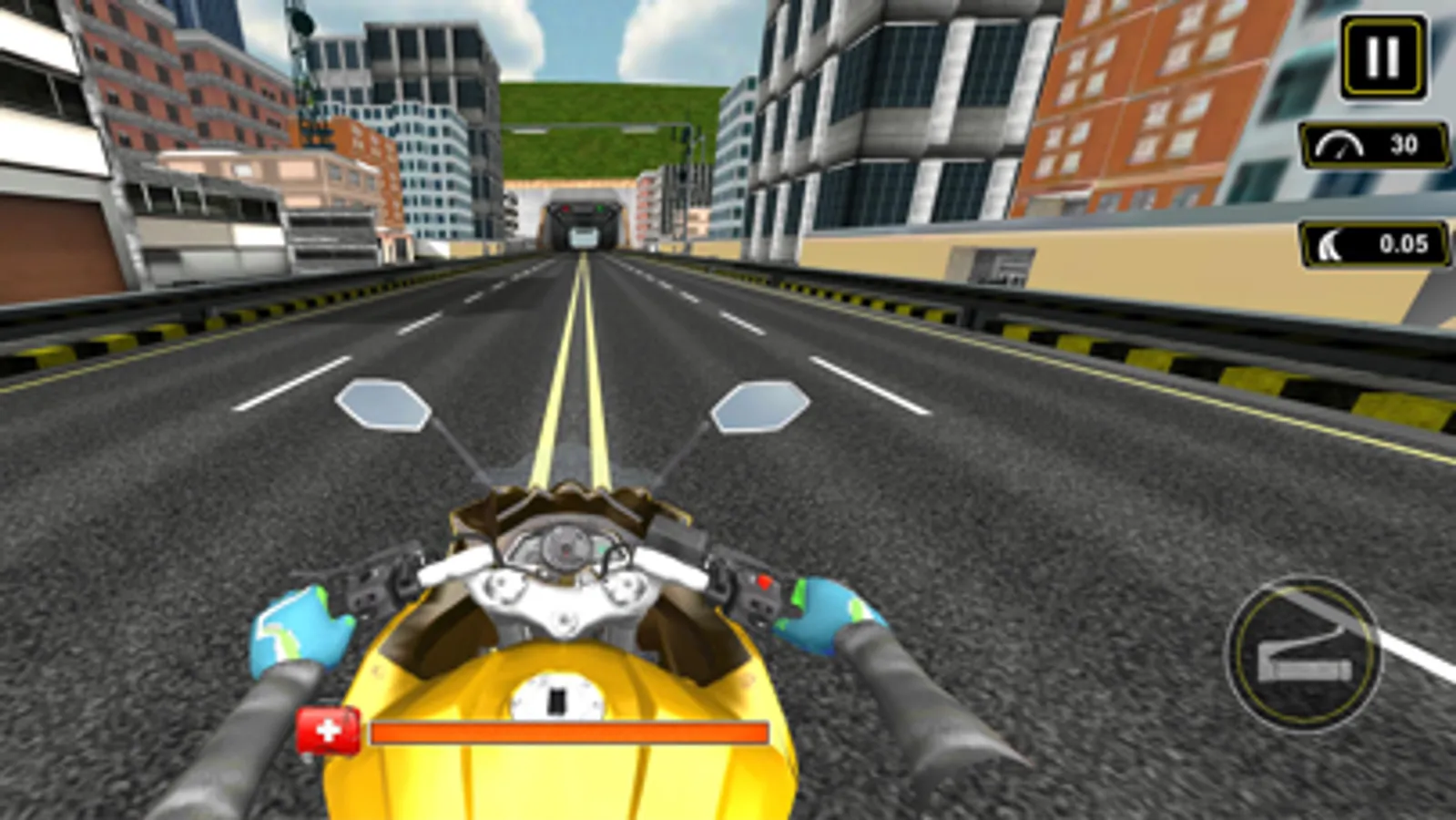1456x820 pixels.
Task: Tap the oncoming vehicle in the tunnel
Action: pos(583,235)
